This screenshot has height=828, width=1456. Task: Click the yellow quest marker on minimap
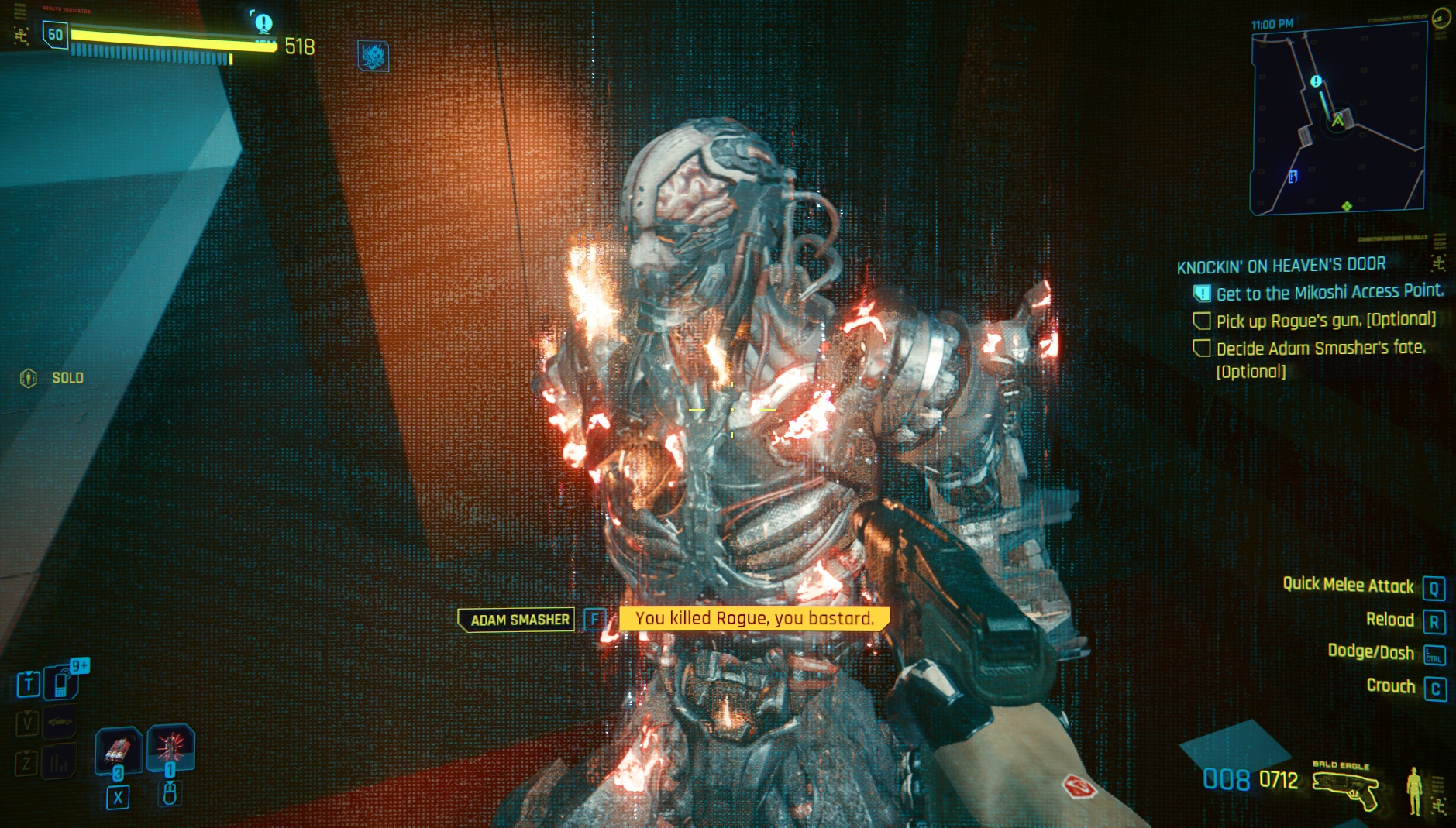(x=1315, y=81)
